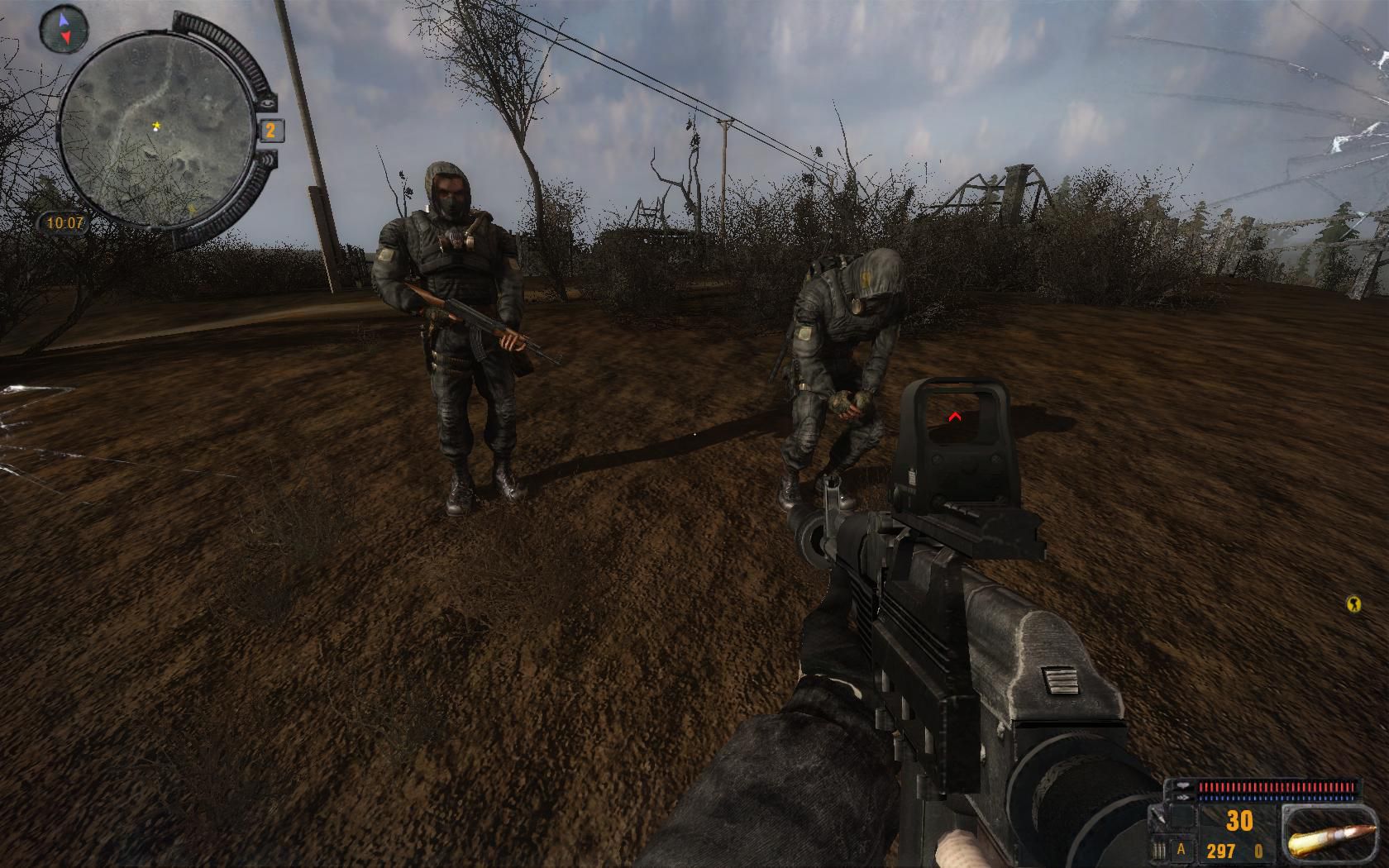The width and height of the screenshot is (1389, 868).
Task: Click the nearby contacts counter showing 2
Action: tap(270, 130)
